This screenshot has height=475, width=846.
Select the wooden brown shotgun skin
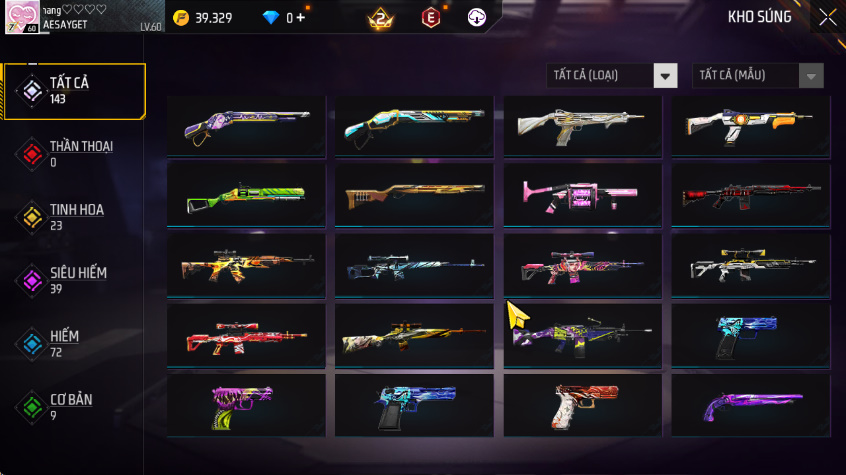413,194
